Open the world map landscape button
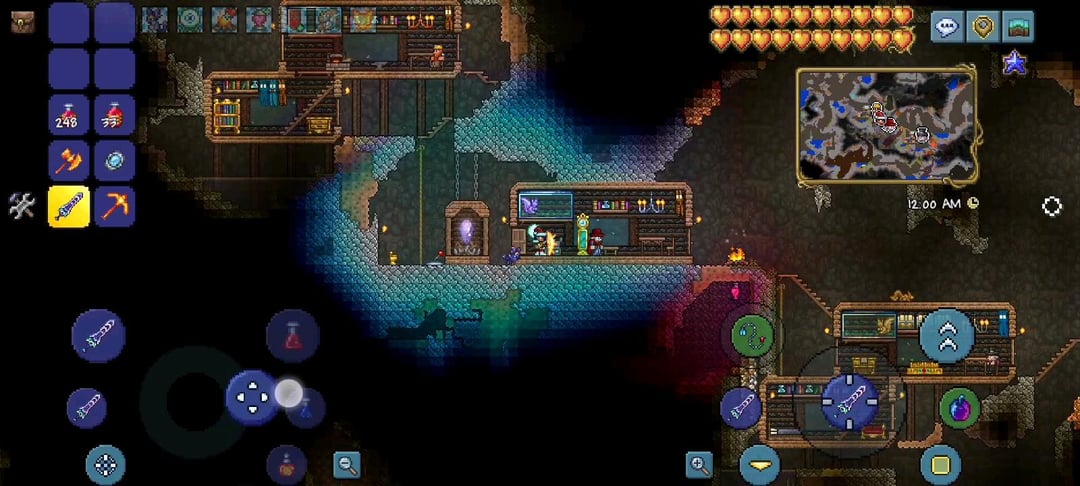 click(x=1018, y=27)
